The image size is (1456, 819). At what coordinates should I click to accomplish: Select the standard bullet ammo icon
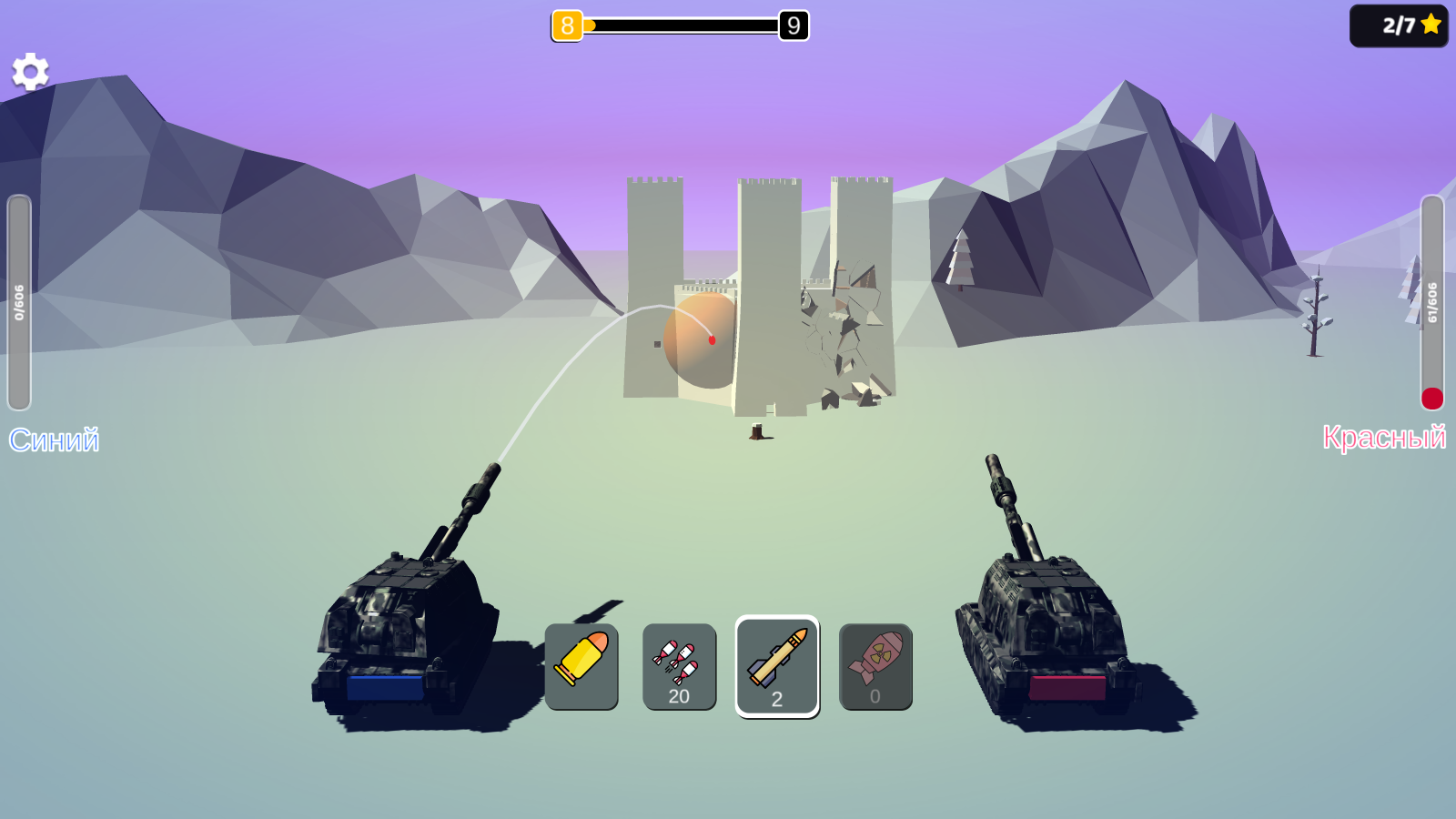pyautogui.click(x=583, y=665)
